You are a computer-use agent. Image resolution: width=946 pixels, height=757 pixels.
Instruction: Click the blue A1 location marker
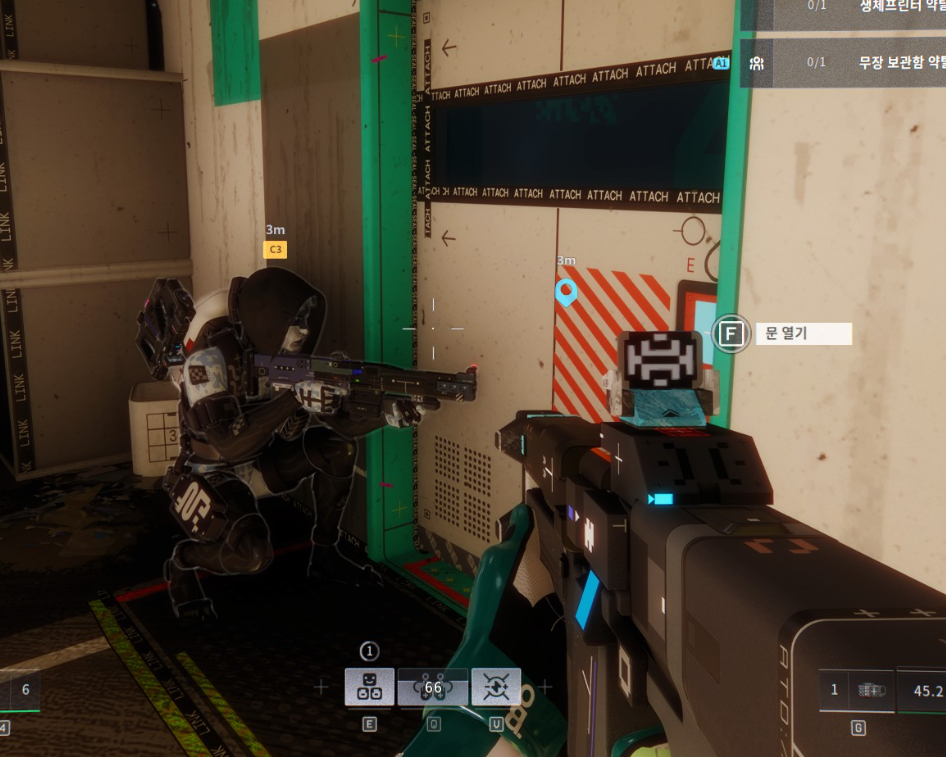[x=722, y=63]
